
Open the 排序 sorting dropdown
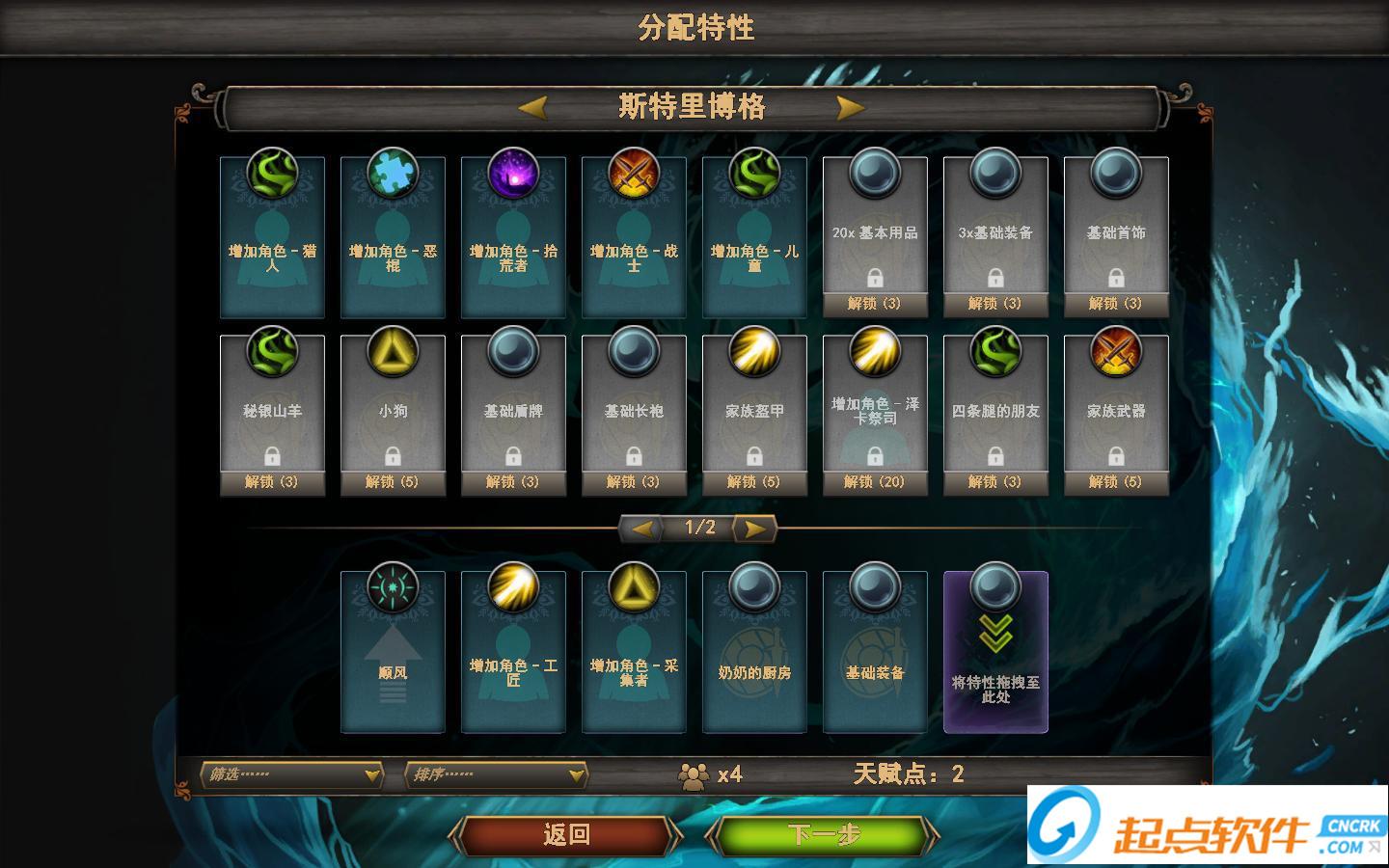(x=495, y=774)
